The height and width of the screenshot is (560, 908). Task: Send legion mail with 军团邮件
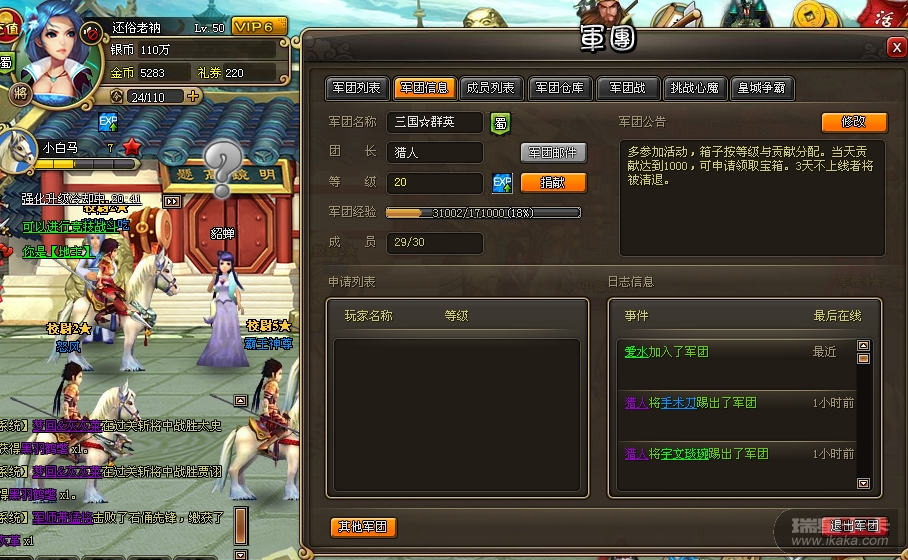pyautogui.click(x=553, y=153)
